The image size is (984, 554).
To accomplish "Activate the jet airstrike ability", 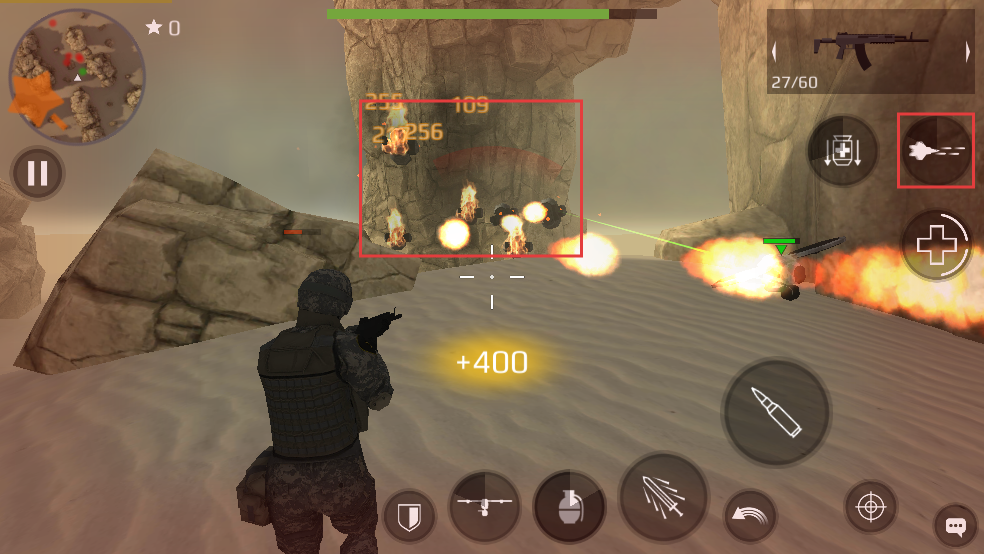I will (936, 151).
